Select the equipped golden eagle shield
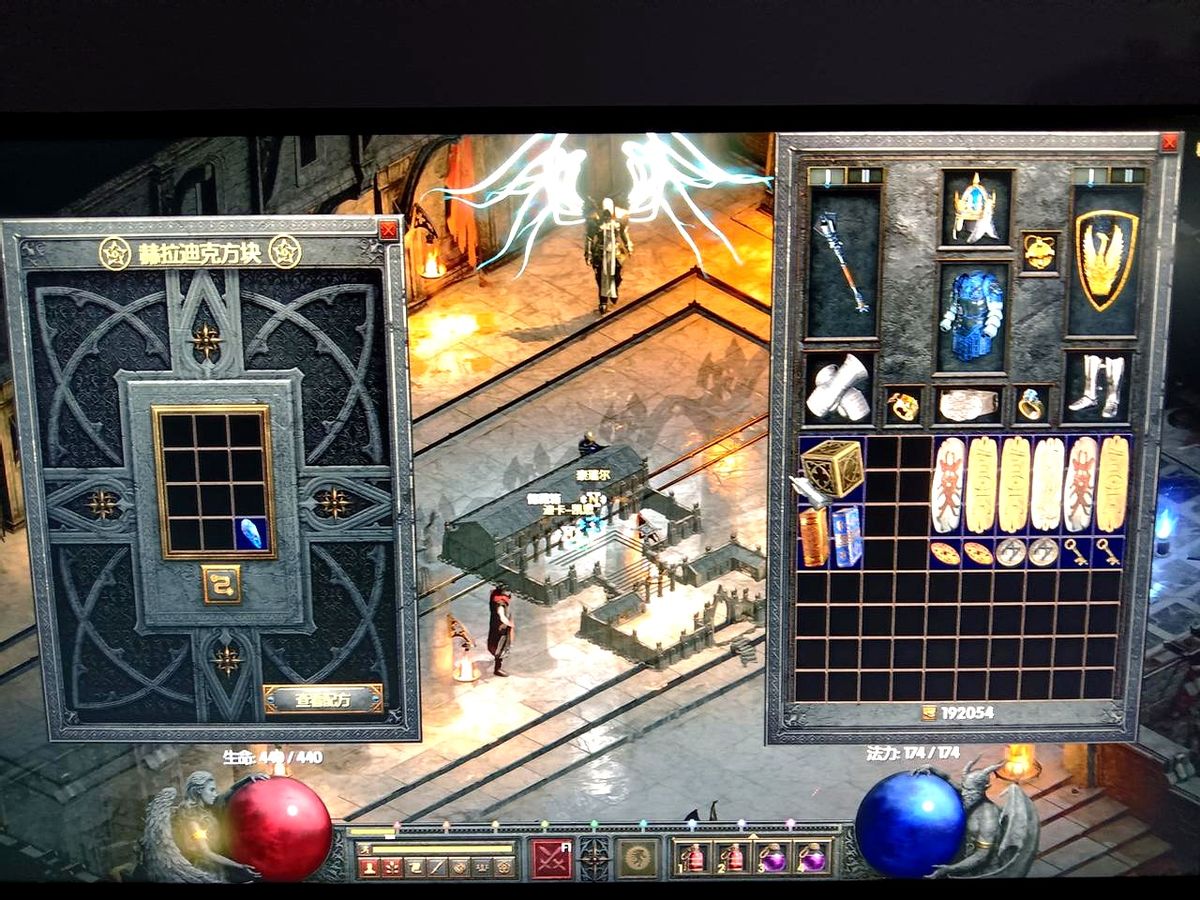 point(1106,258)
